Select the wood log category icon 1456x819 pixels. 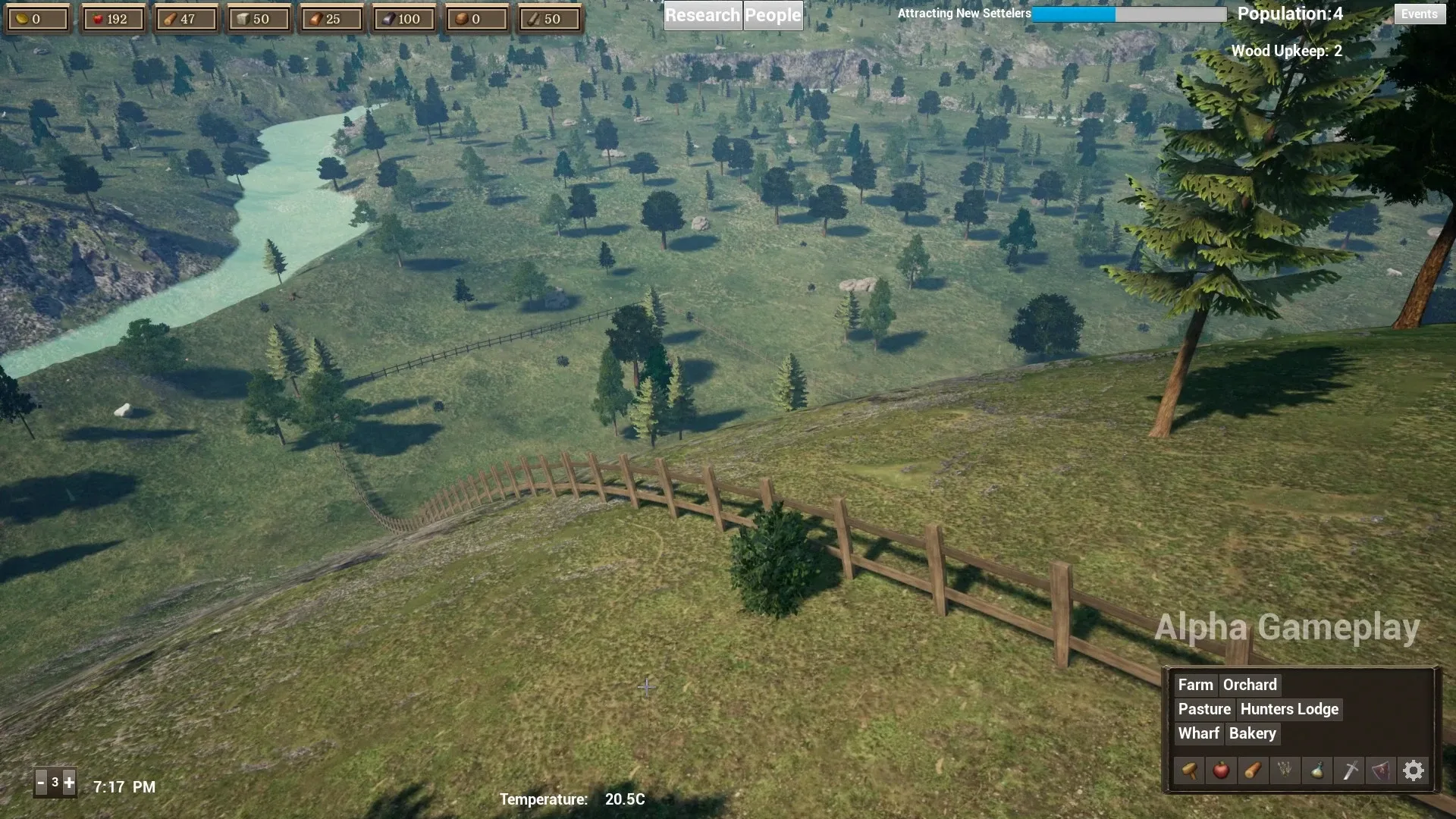click(x=1254, y=770)
